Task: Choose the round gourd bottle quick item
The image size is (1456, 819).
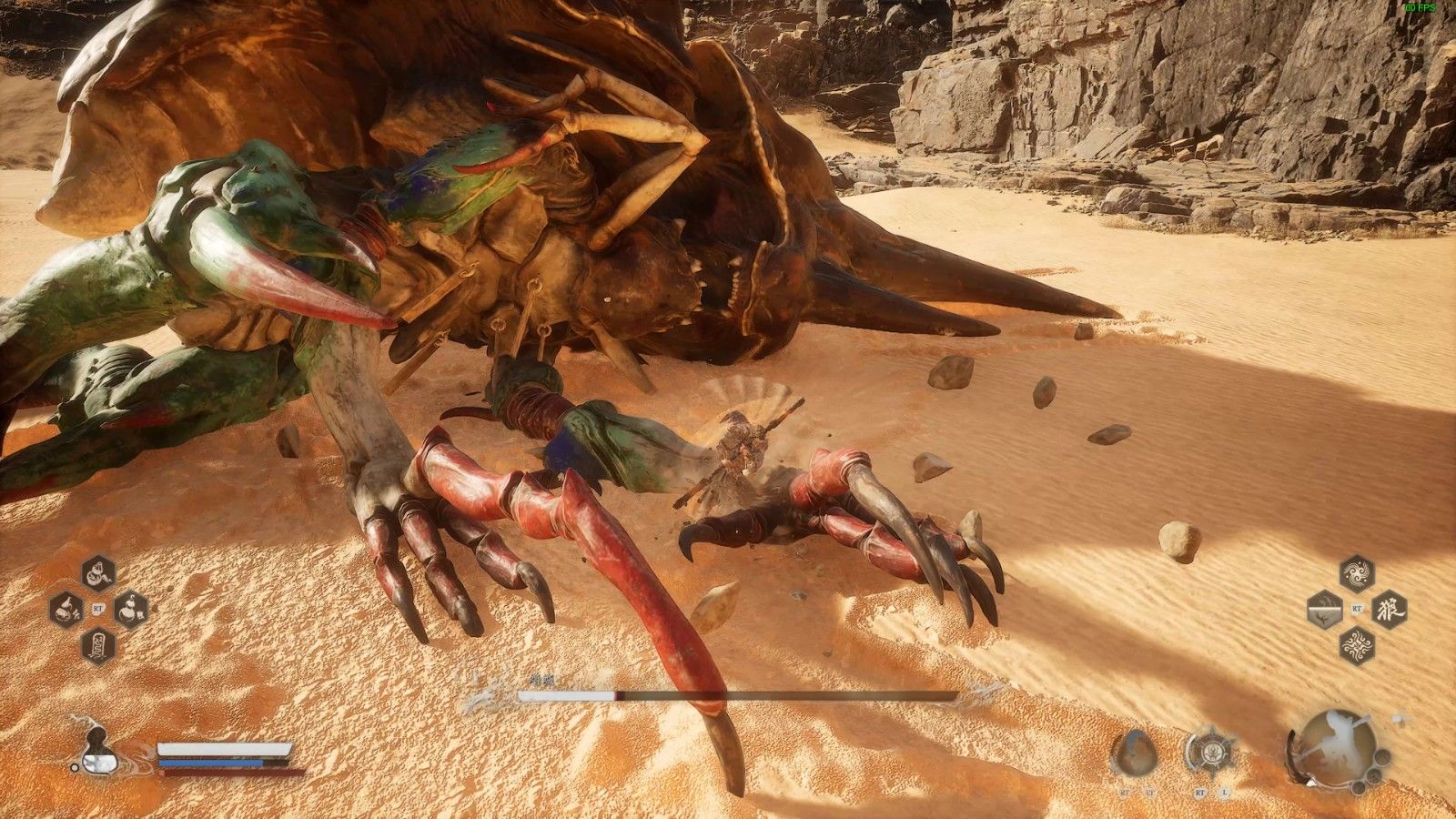Action: pos(131,609)
